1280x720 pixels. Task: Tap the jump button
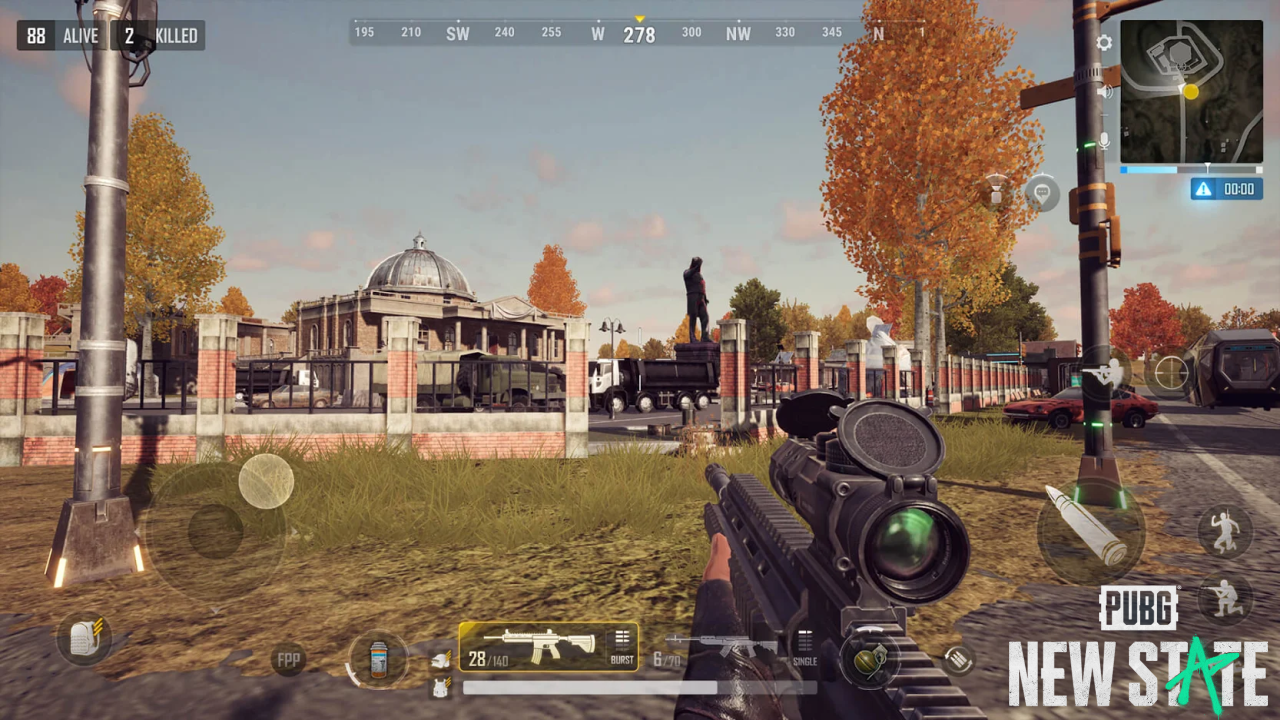1225,530
